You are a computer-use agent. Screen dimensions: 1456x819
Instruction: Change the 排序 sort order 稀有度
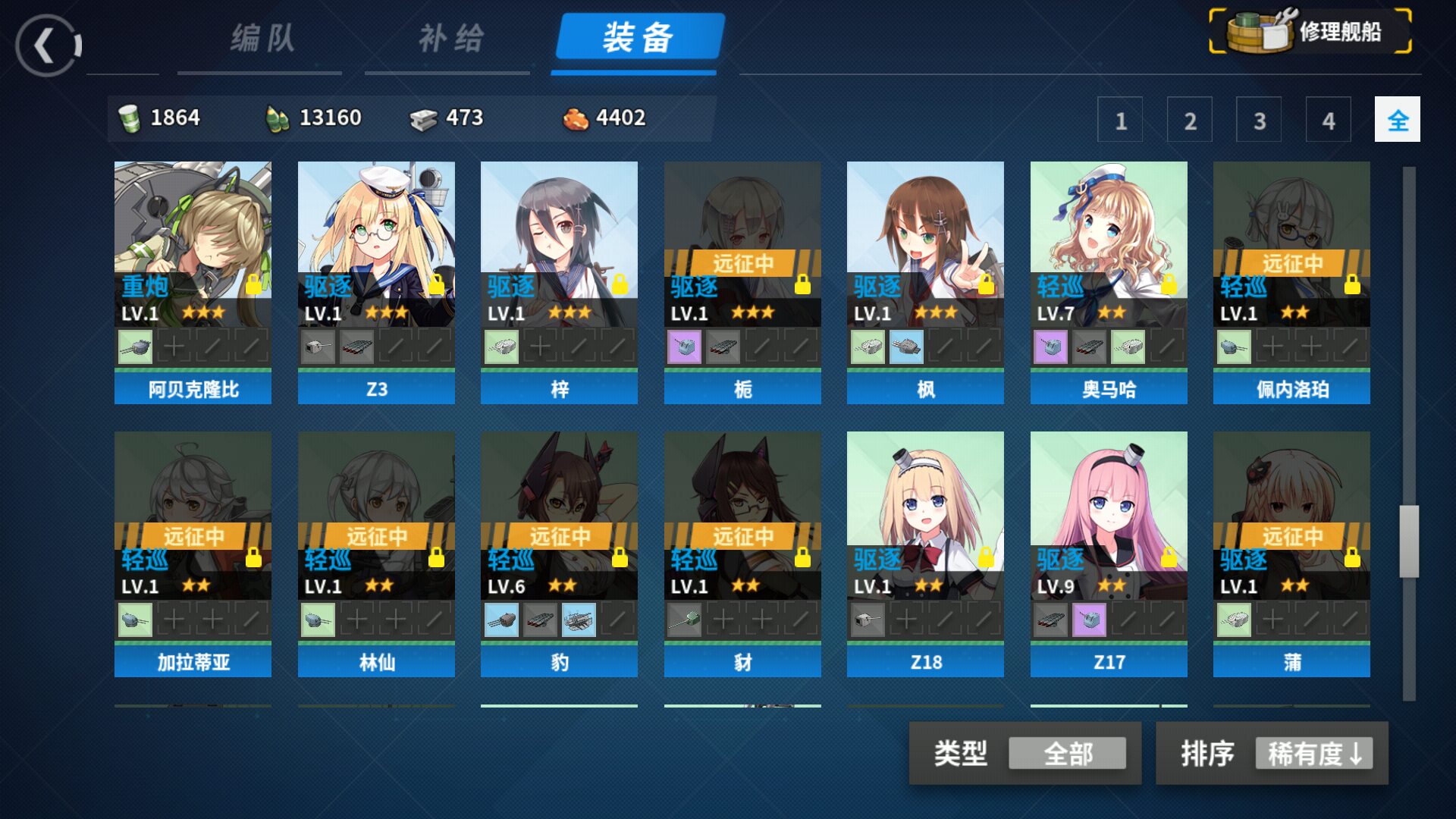(1313, 754)
